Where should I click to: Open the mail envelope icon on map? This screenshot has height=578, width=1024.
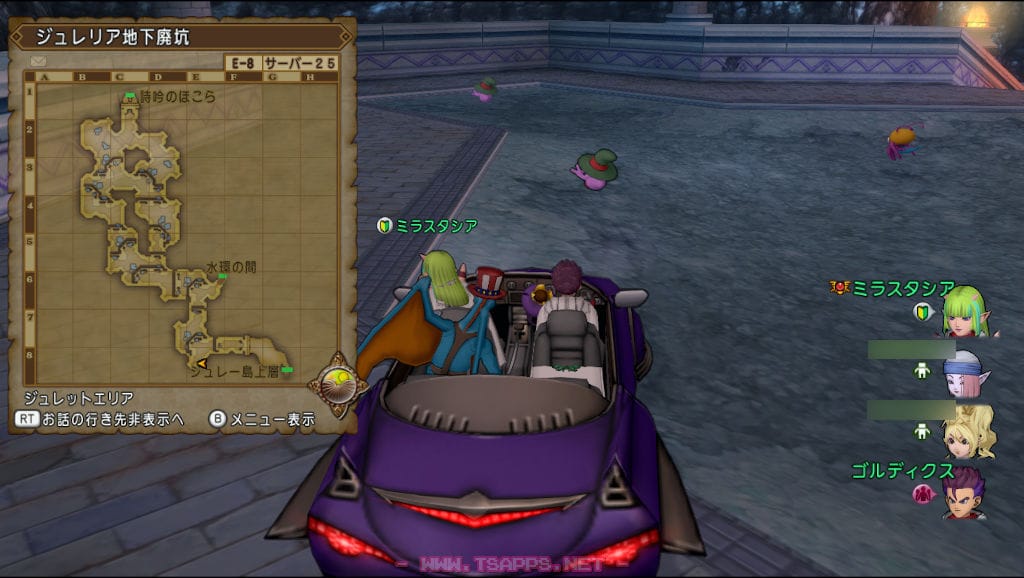39,62
